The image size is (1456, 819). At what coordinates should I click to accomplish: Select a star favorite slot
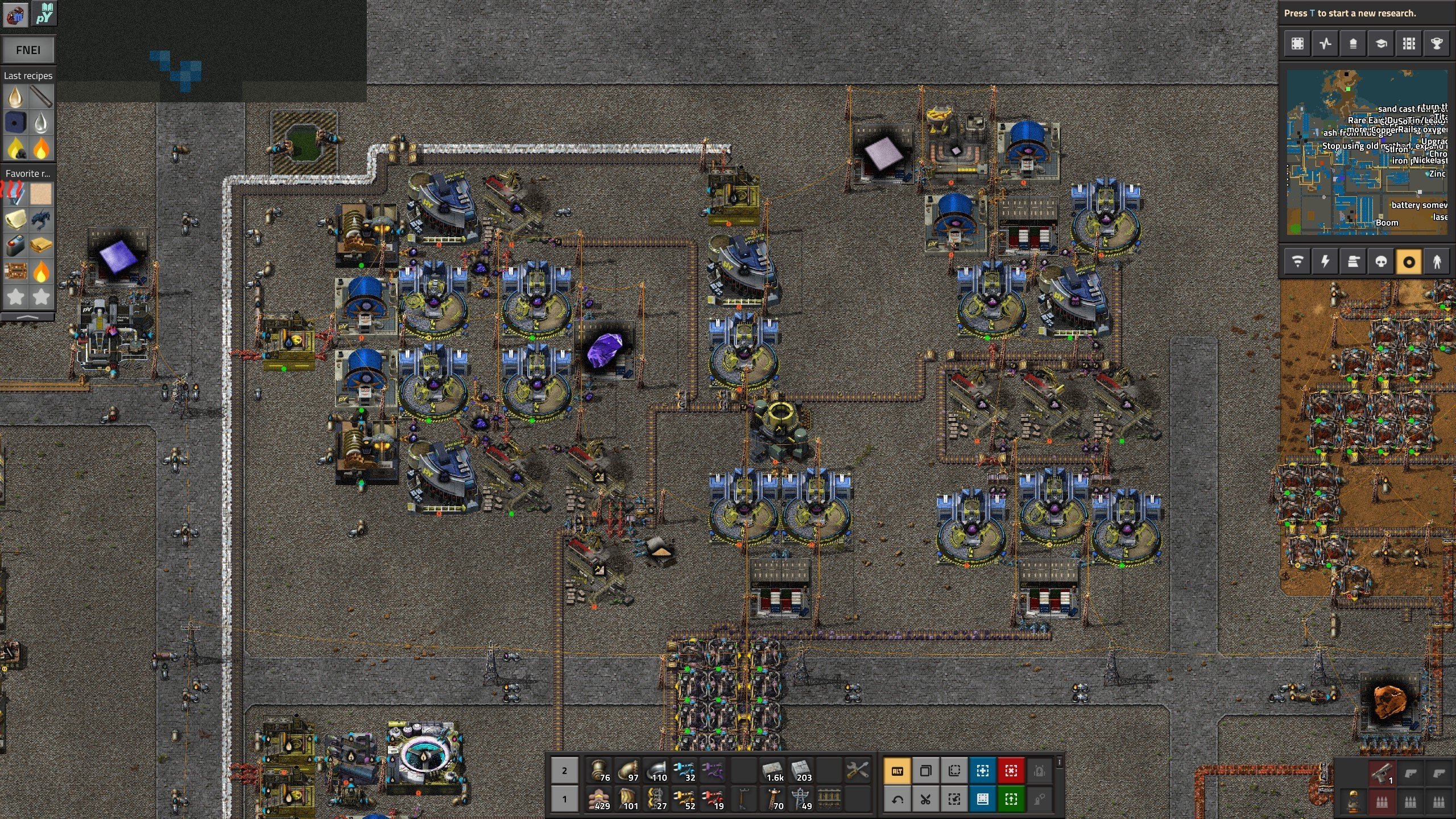(x=16, y=297)
